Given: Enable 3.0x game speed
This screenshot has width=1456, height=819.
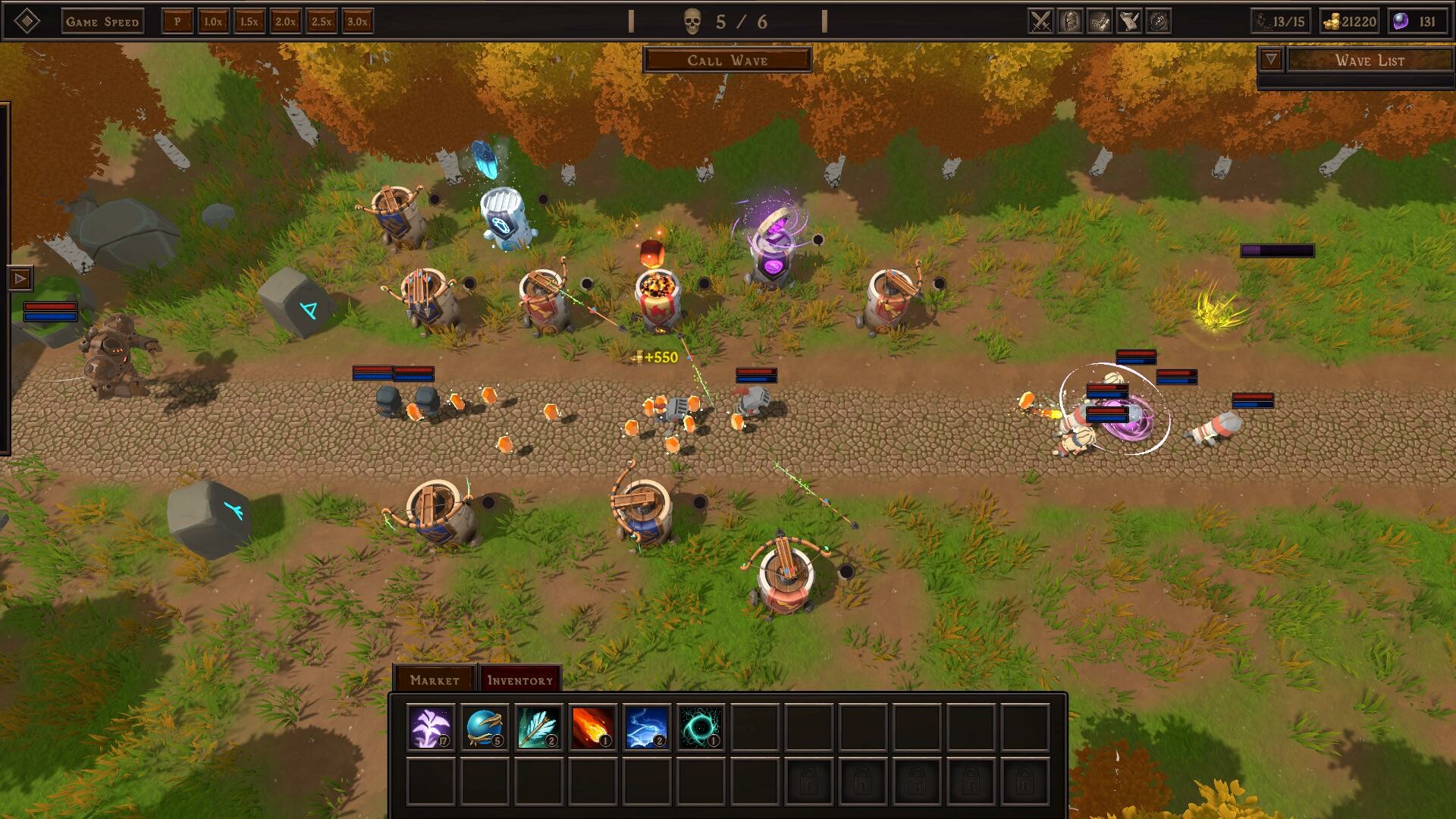Looking at the screenshot, I should tap(356, 21).
